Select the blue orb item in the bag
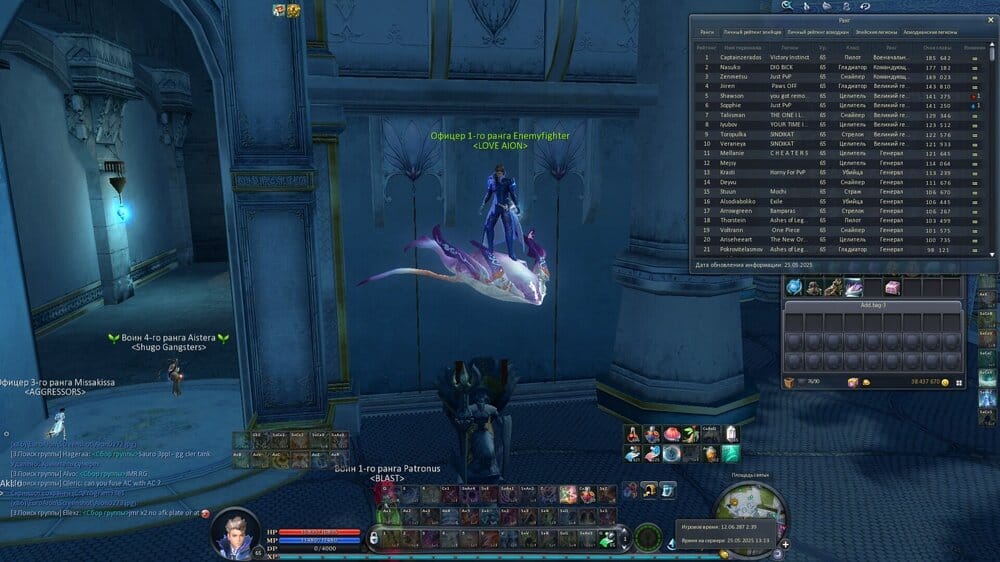1000x562 pixels. pos(794,288)
